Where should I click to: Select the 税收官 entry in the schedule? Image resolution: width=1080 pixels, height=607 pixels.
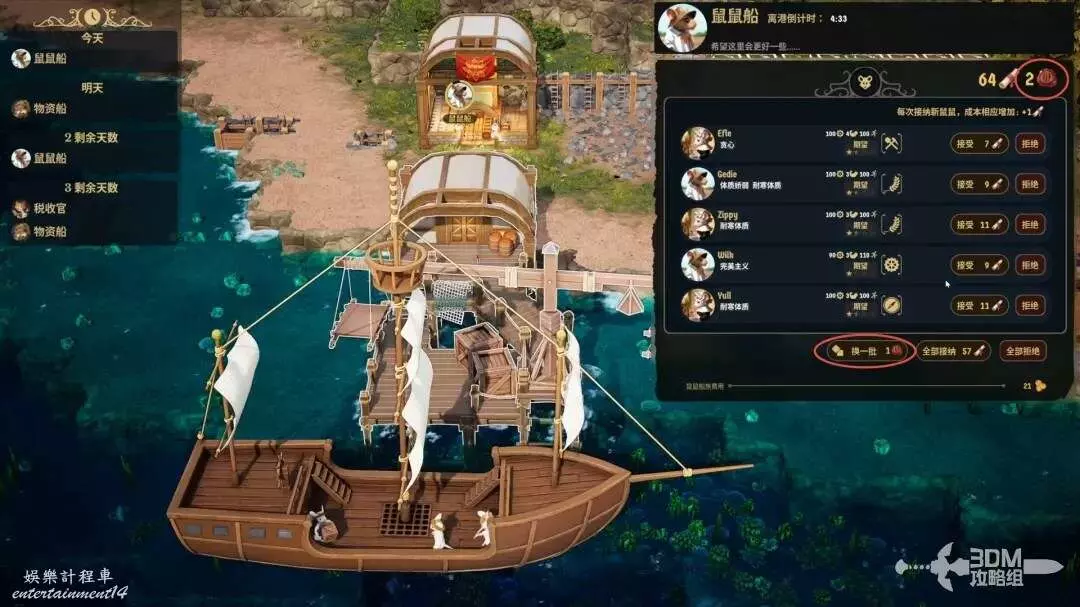(x=52, y=209)
